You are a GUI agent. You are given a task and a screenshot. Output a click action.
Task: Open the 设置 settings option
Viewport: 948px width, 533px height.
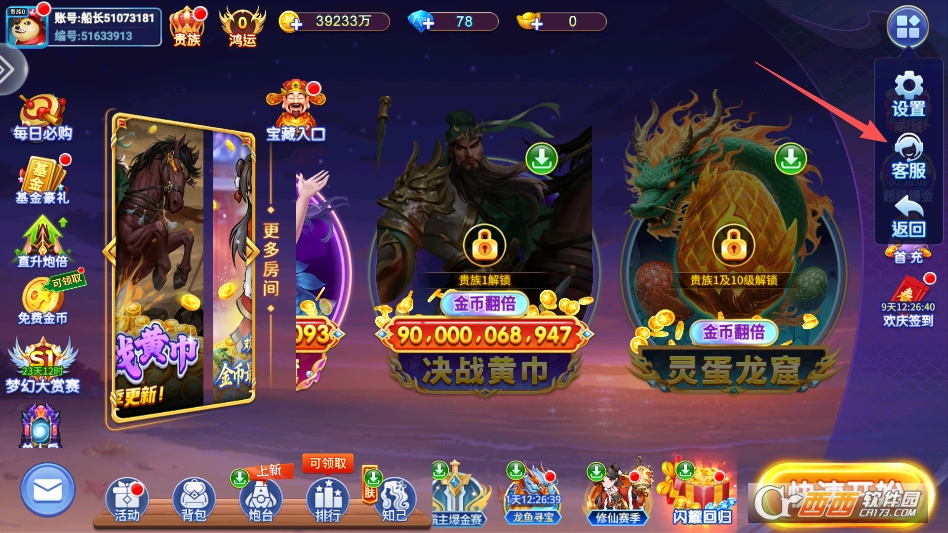(908, 92)
